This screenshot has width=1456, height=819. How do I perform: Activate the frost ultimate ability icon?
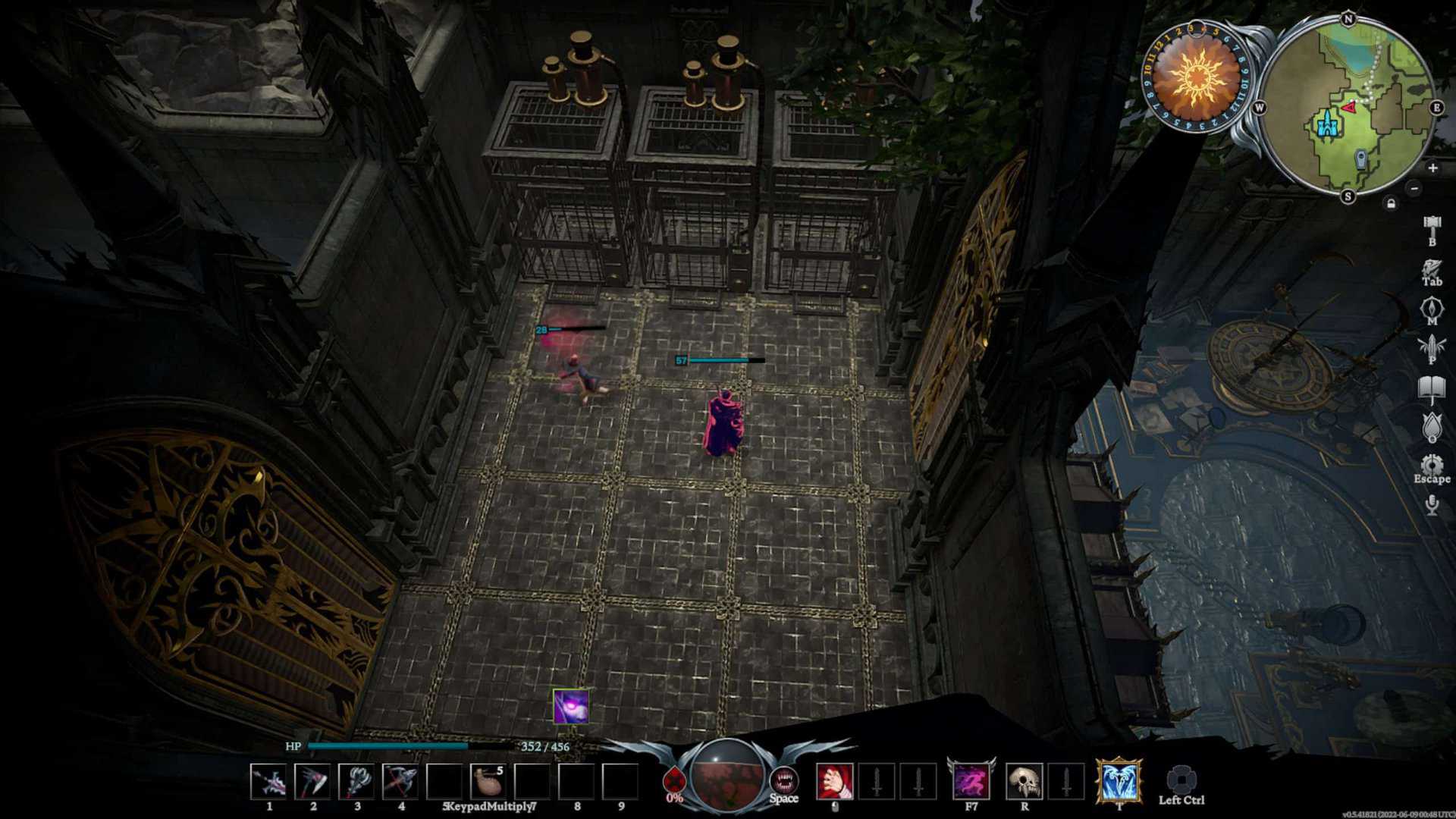[x=1120, y=781]
